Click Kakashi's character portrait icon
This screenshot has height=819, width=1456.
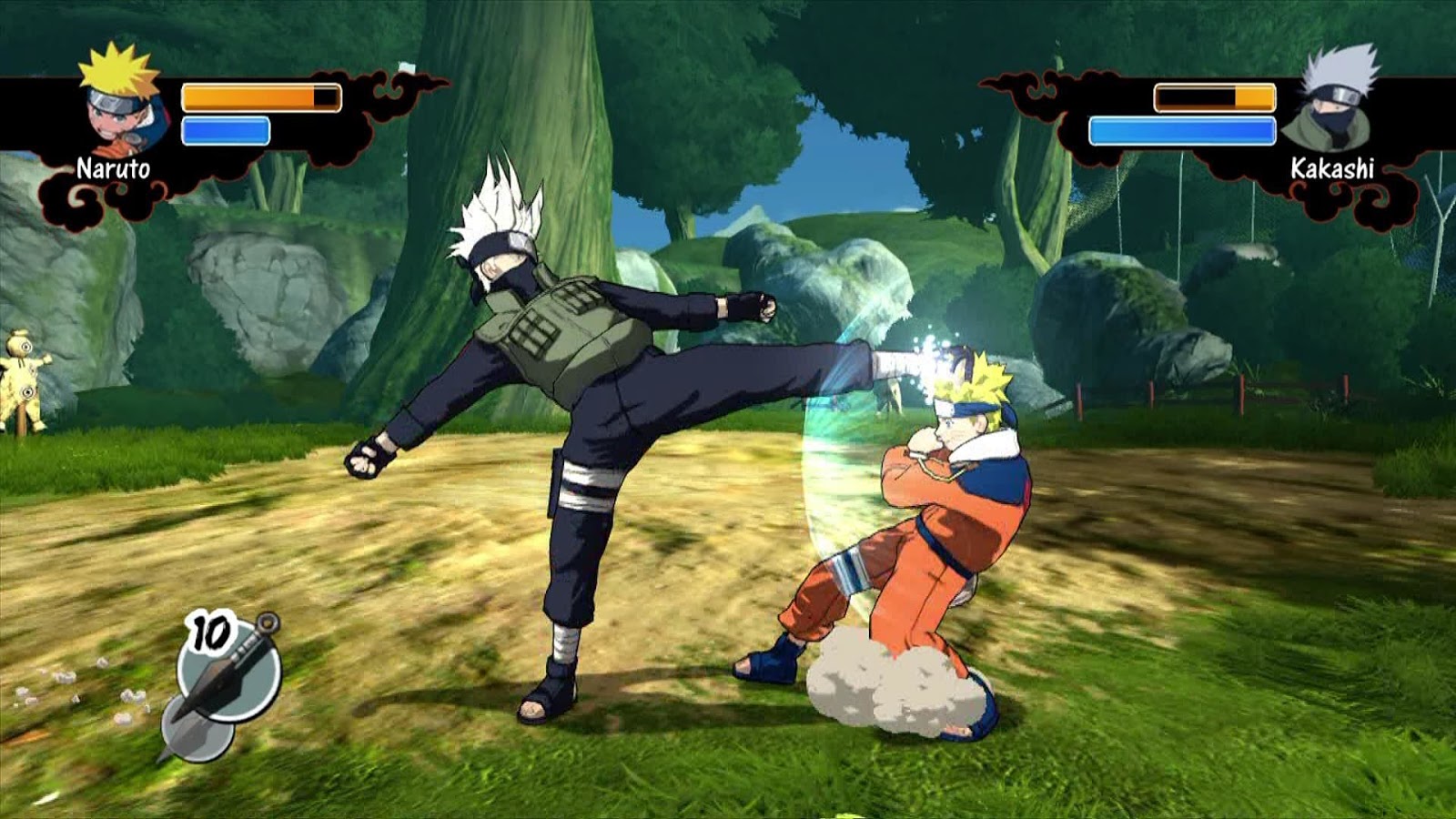pyautogui.click(x=1330, y=104)
